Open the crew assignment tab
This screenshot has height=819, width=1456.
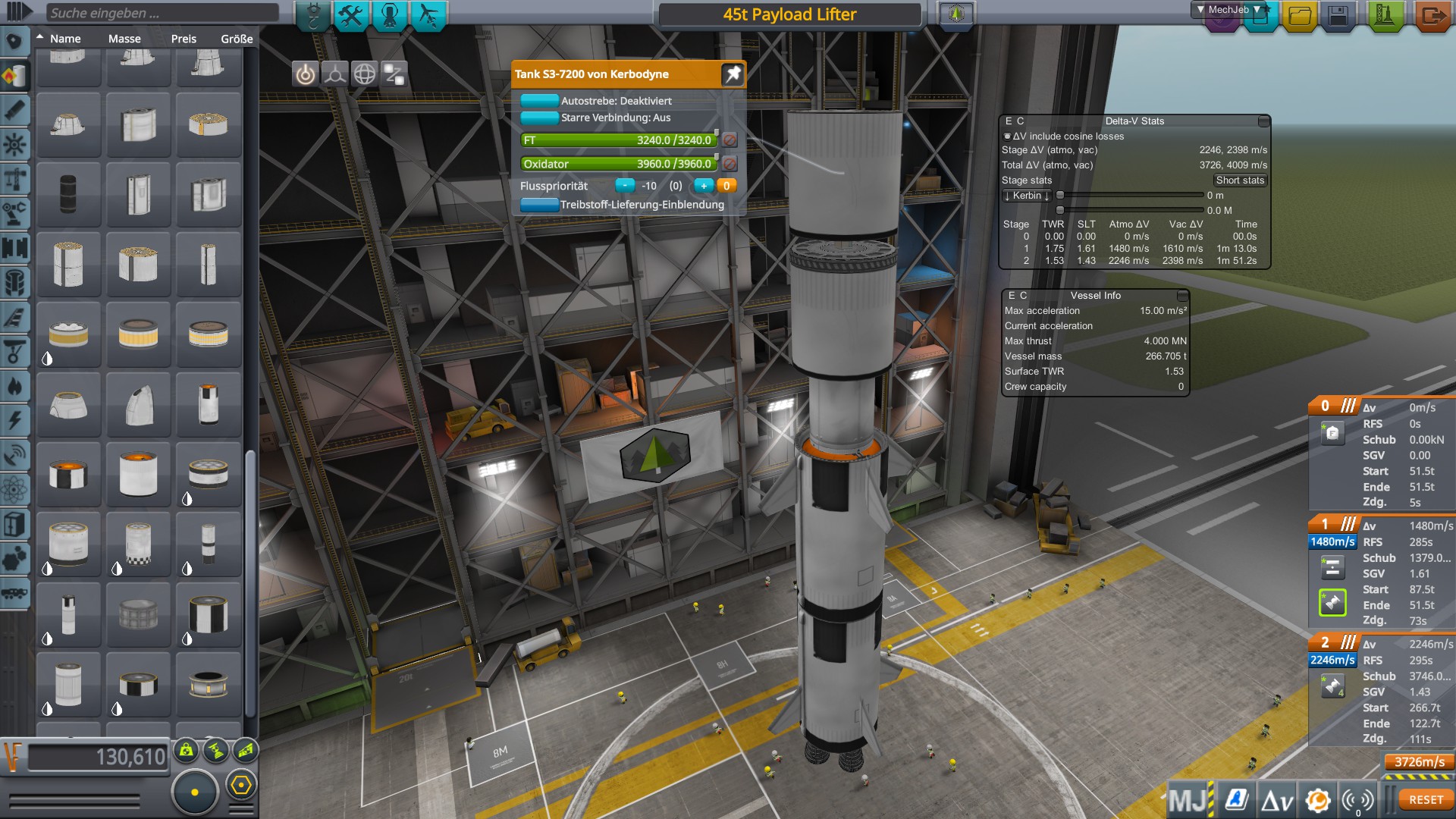click(390, 16)
